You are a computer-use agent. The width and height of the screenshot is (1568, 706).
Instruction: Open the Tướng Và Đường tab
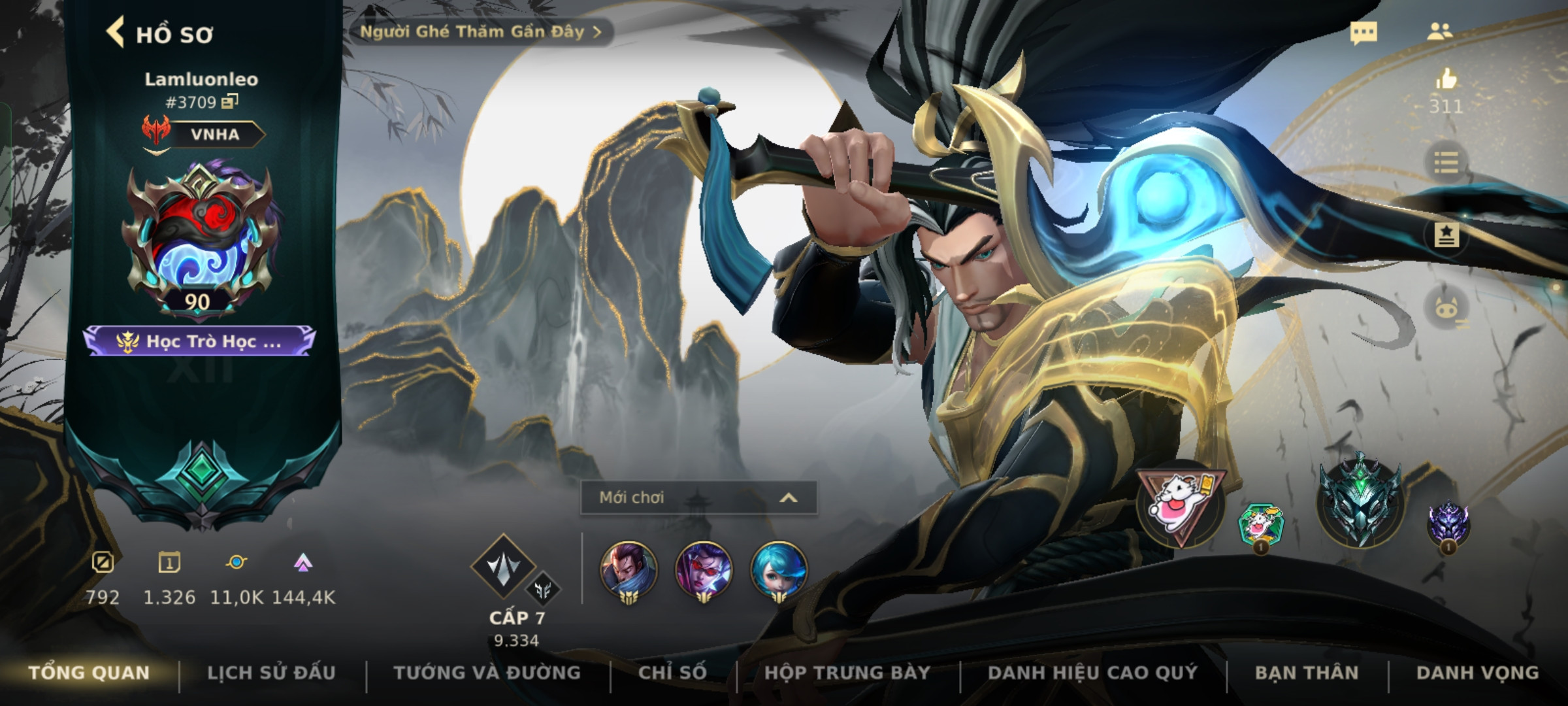click(487, 673)
